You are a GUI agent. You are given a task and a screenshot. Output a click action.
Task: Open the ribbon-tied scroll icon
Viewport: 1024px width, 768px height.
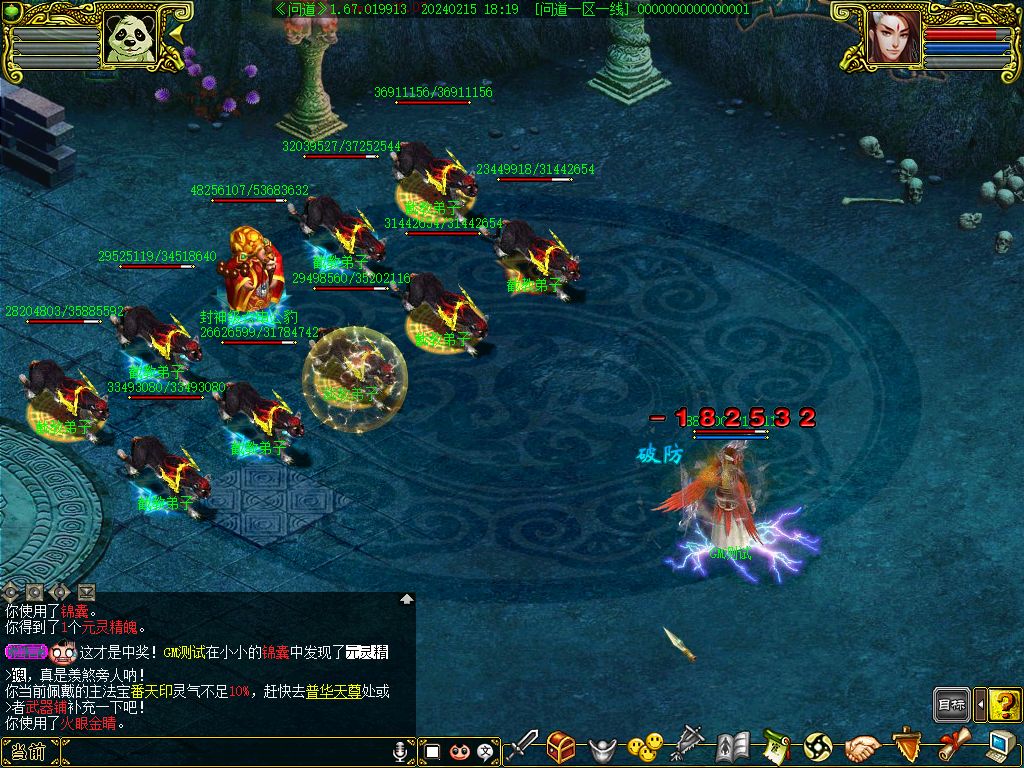tap(951, 746)
